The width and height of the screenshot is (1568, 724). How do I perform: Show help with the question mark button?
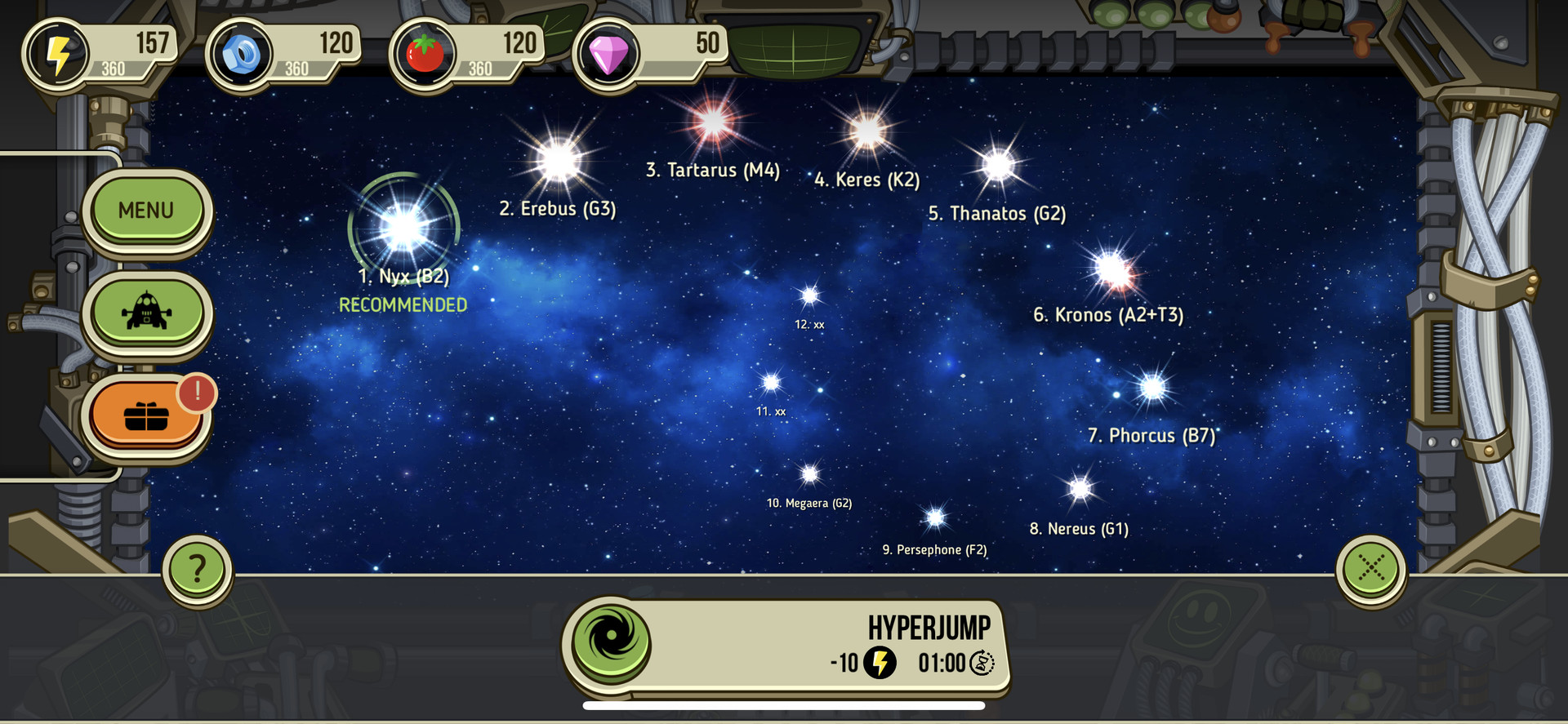197,568
